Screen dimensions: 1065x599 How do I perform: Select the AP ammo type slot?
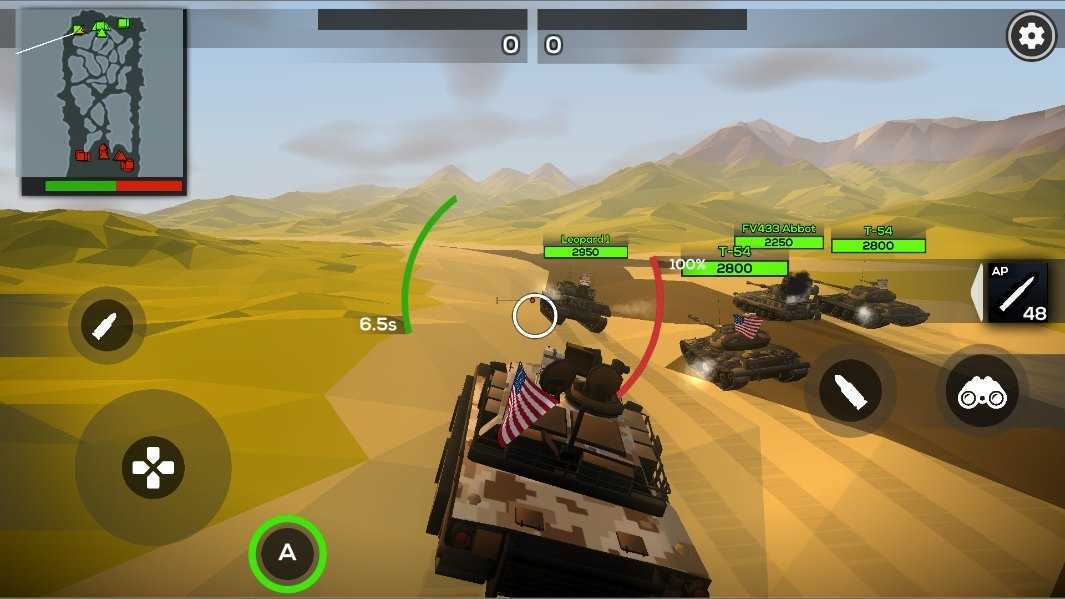point(1016,293)
